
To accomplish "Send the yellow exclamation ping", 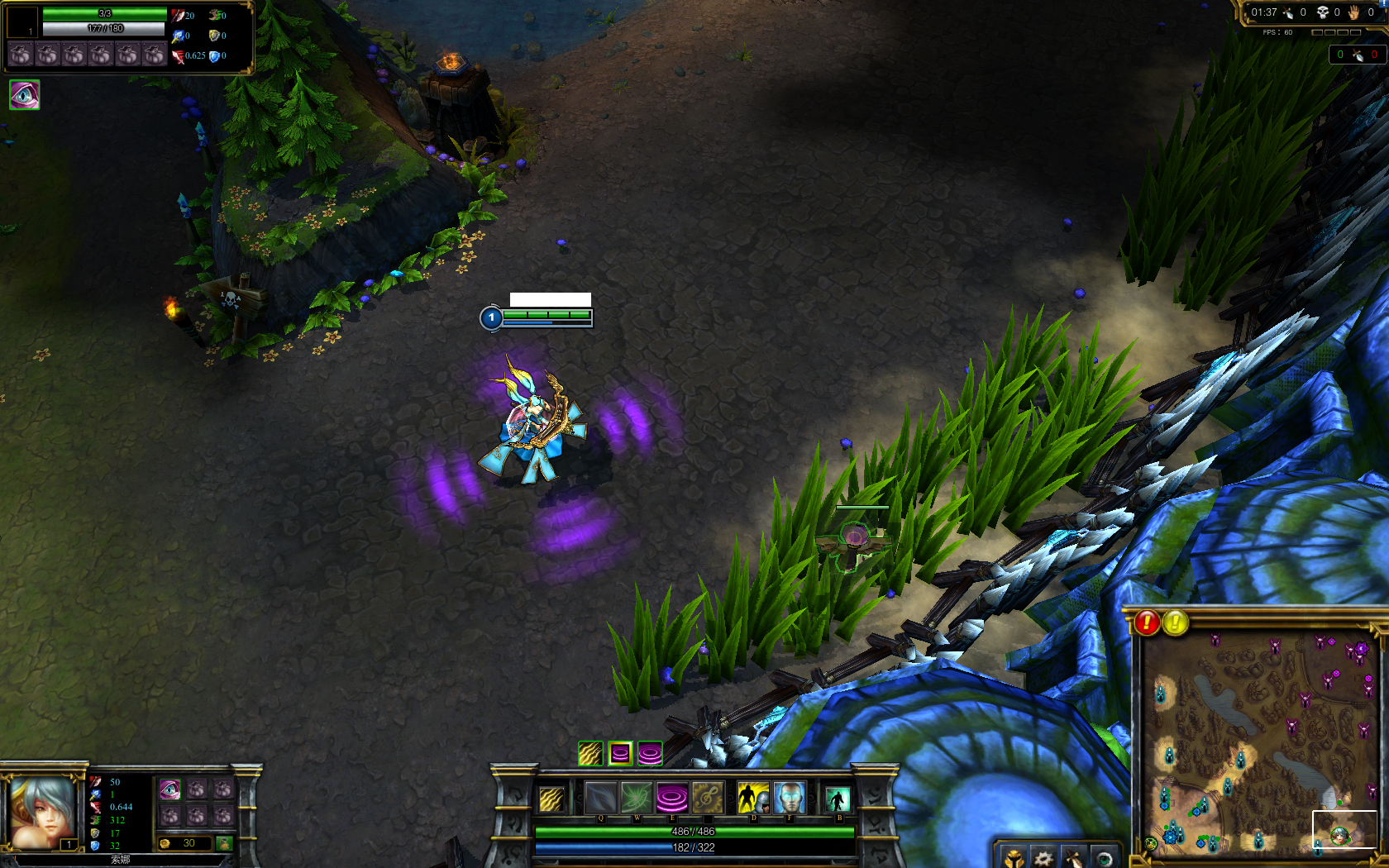I will coord(1175,622).
